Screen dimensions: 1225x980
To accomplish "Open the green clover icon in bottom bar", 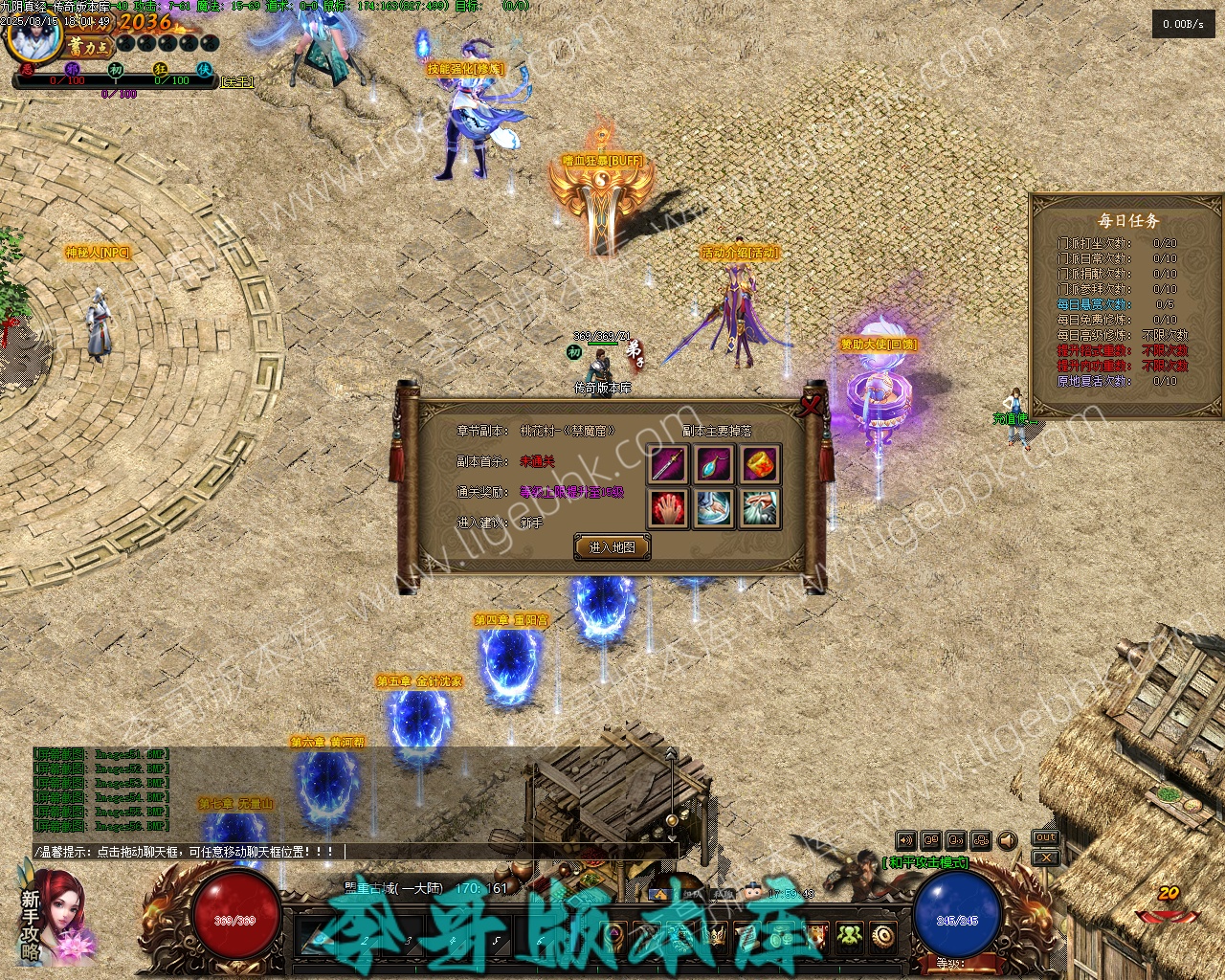I will [x=849, y=935].
